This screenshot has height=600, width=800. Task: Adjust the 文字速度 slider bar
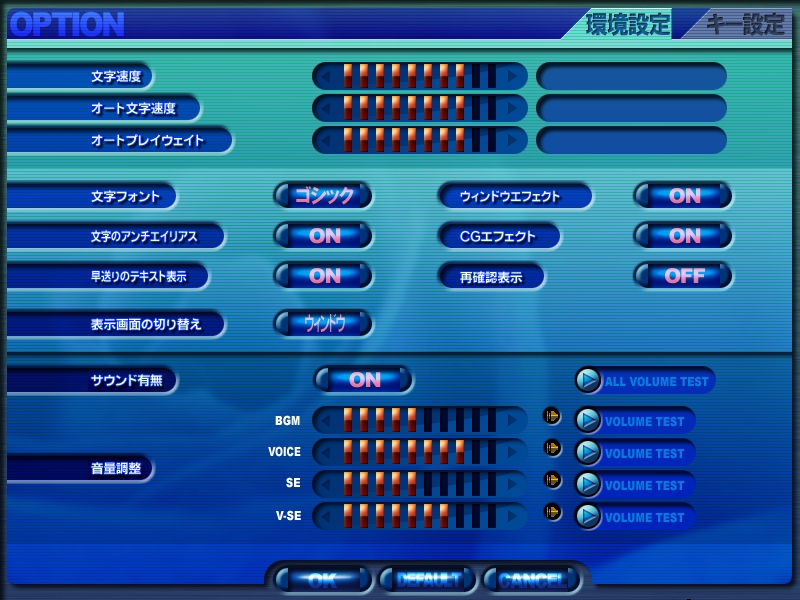[x=420, y=76]
